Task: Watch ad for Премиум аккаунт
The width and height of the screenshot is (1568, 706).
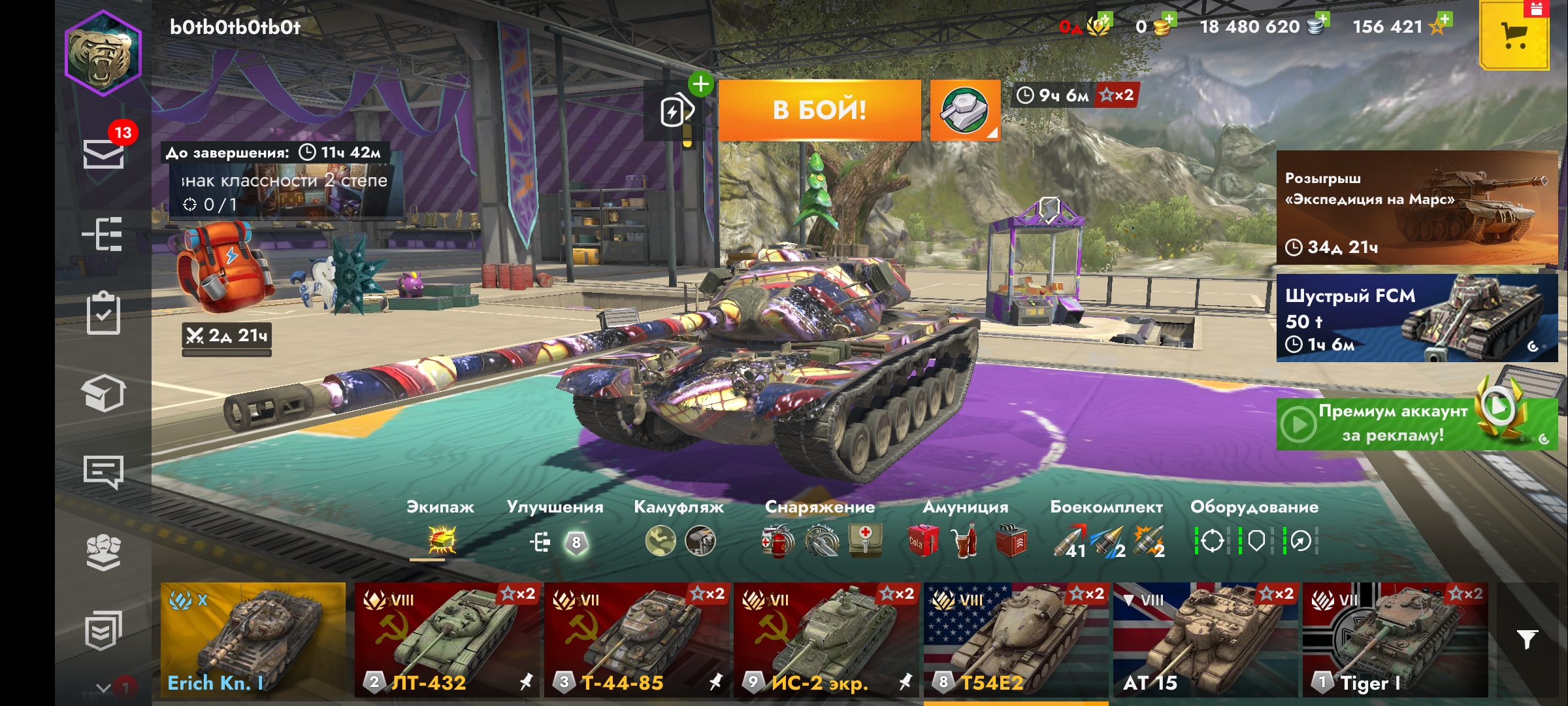Action: (1416, 424)
